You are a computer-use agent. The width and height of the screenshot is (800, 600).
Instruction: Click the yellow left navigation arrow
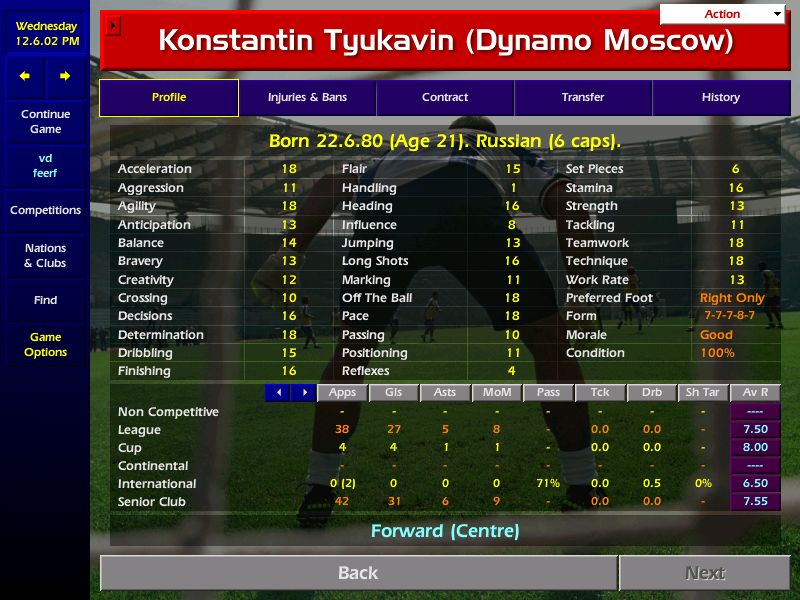(25, 76)
